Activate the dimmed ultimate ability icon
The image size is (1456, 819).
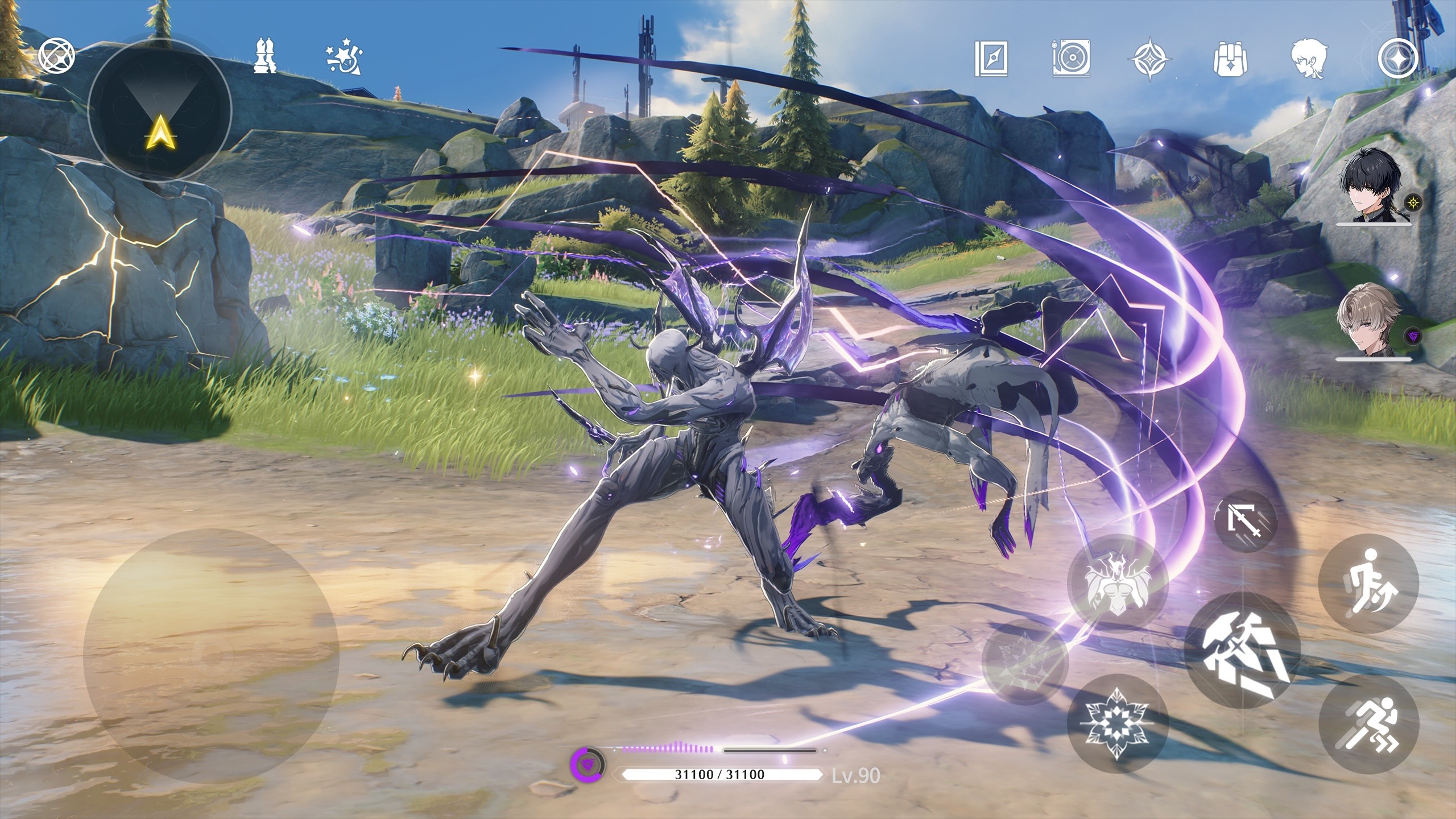[x=1025, y=663]
